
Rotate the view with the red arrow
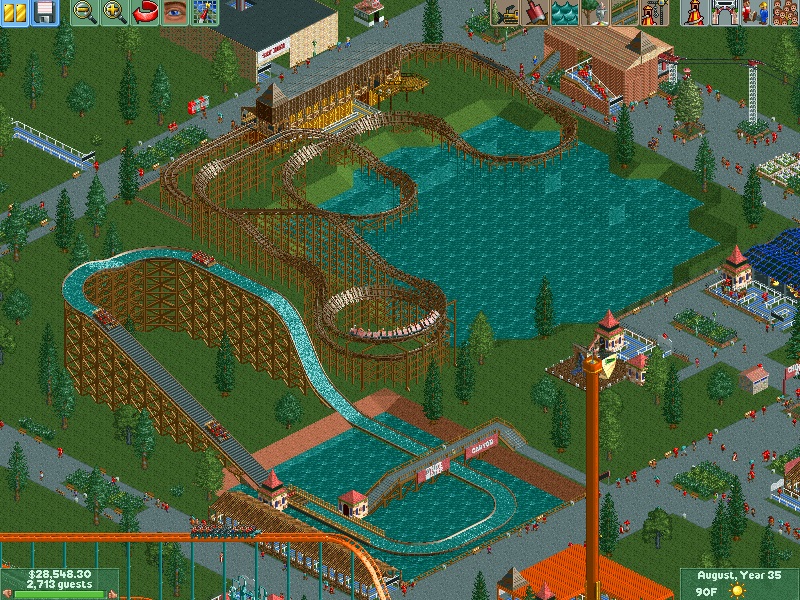point(145,12)
